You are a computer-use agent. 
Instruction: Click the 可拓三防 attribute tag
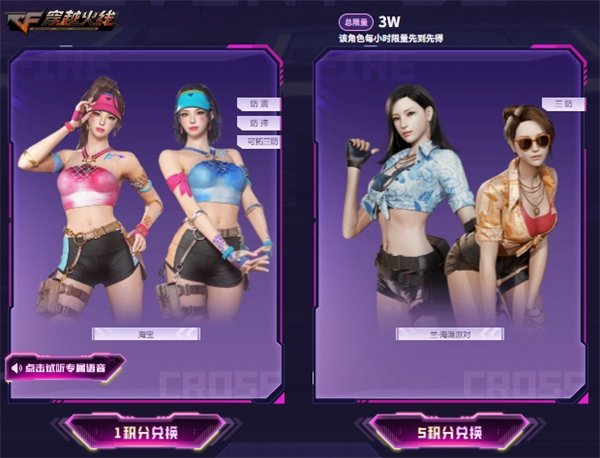click(257, 142)
